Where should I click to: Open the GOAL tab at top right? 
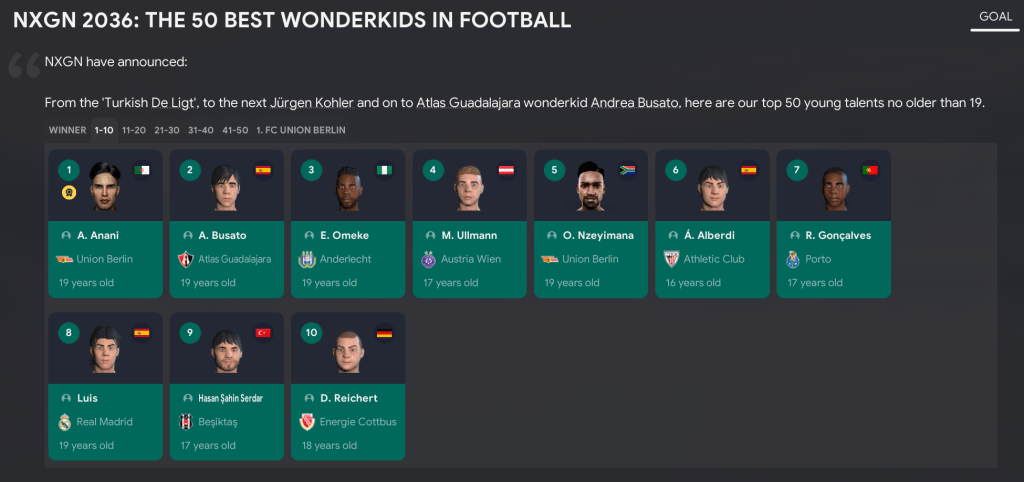point(995,17)
